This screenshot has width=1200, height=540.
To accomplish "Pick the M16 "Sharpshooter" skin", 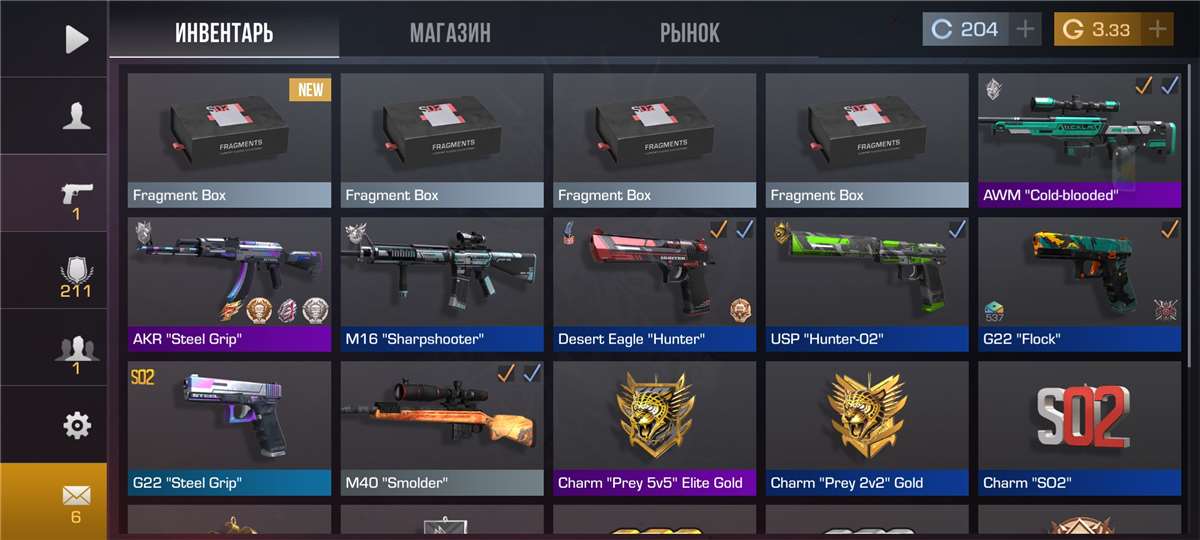I will [441, 283].
